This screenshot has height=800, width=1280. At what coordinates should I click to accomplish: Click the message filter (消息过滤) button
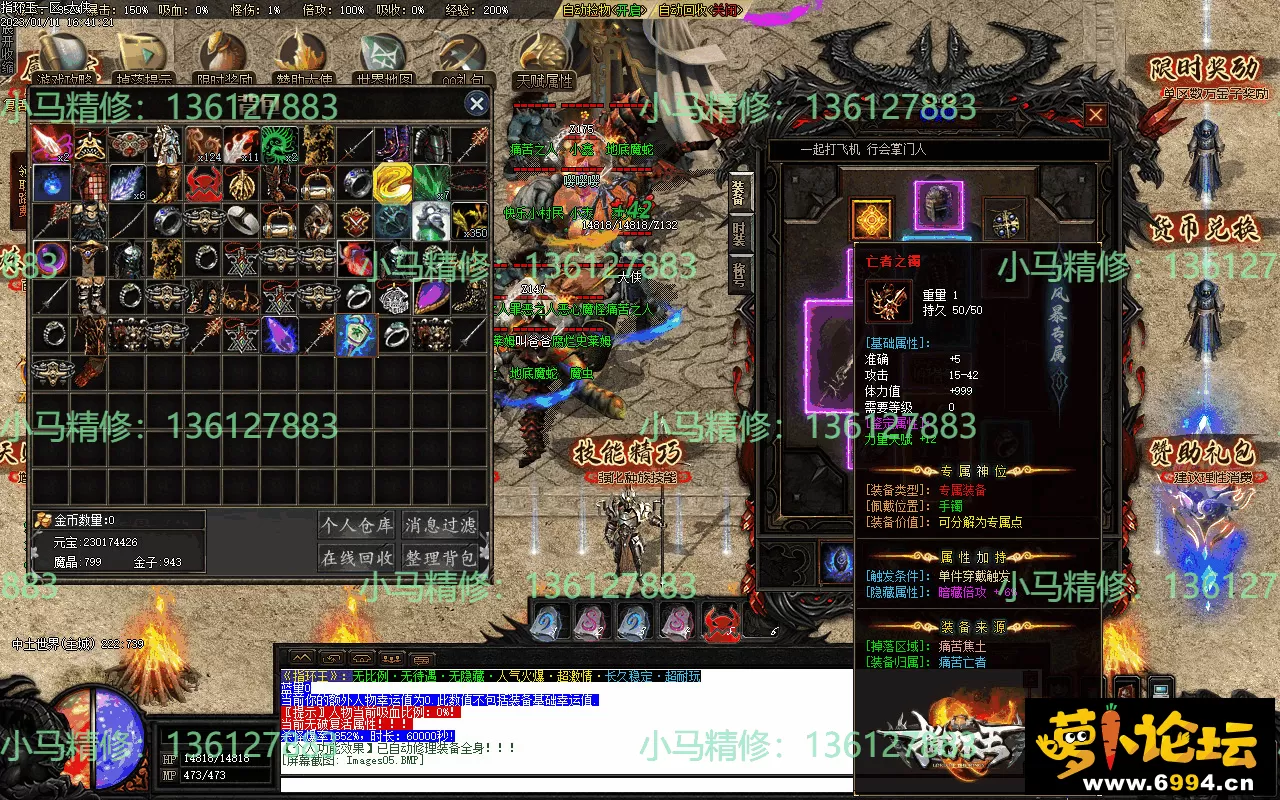coord(440,524)
